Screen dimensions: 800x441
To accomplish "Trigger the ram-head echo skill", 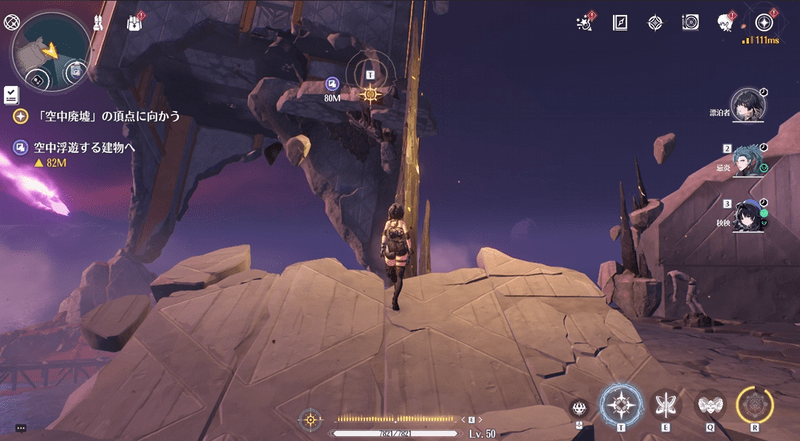I will (x=709, y=405).
